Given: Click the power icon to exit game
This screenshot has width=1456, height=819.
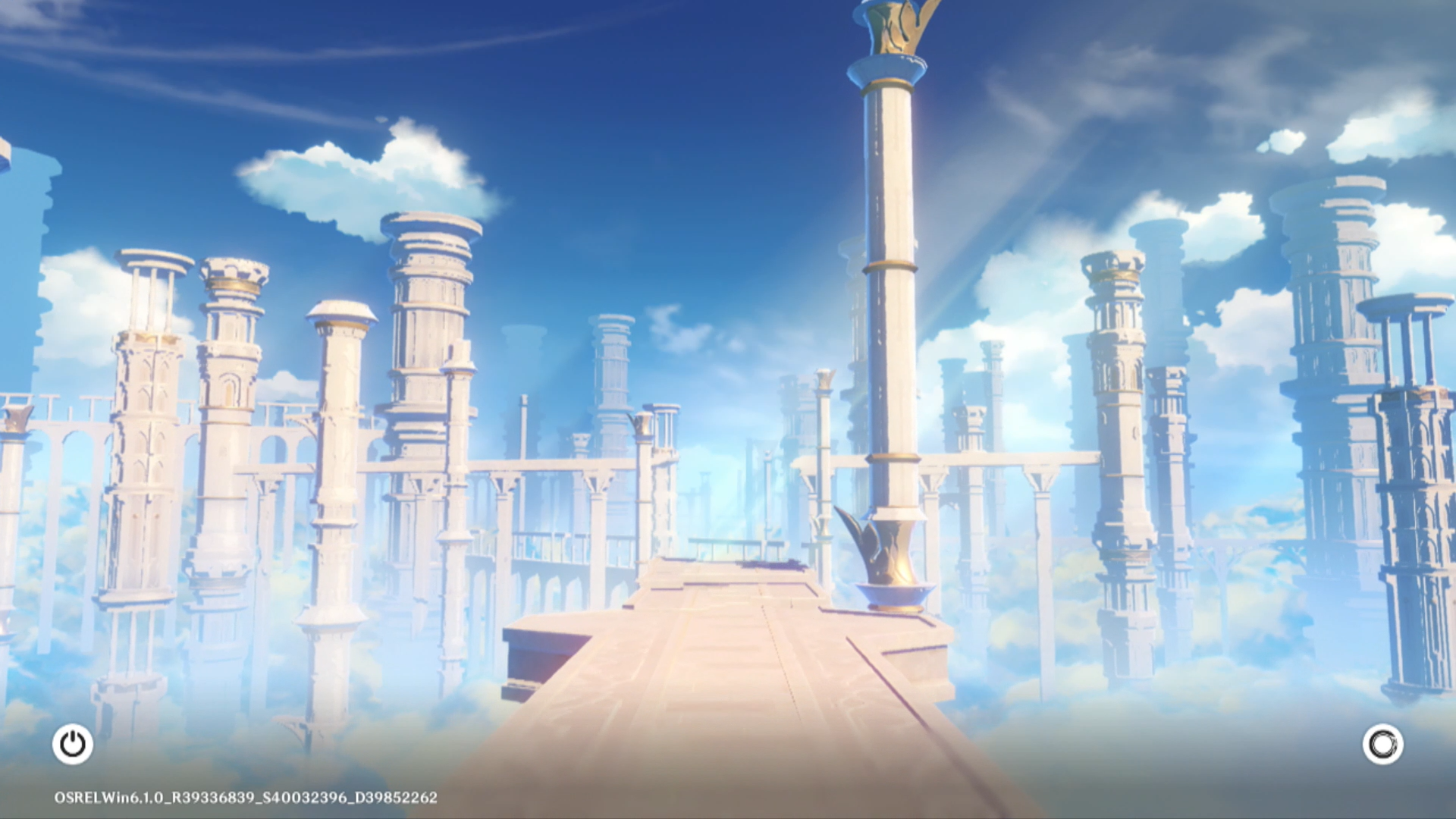Looking at the screenshot, I should pyautogui.click(x=73, y=744).
